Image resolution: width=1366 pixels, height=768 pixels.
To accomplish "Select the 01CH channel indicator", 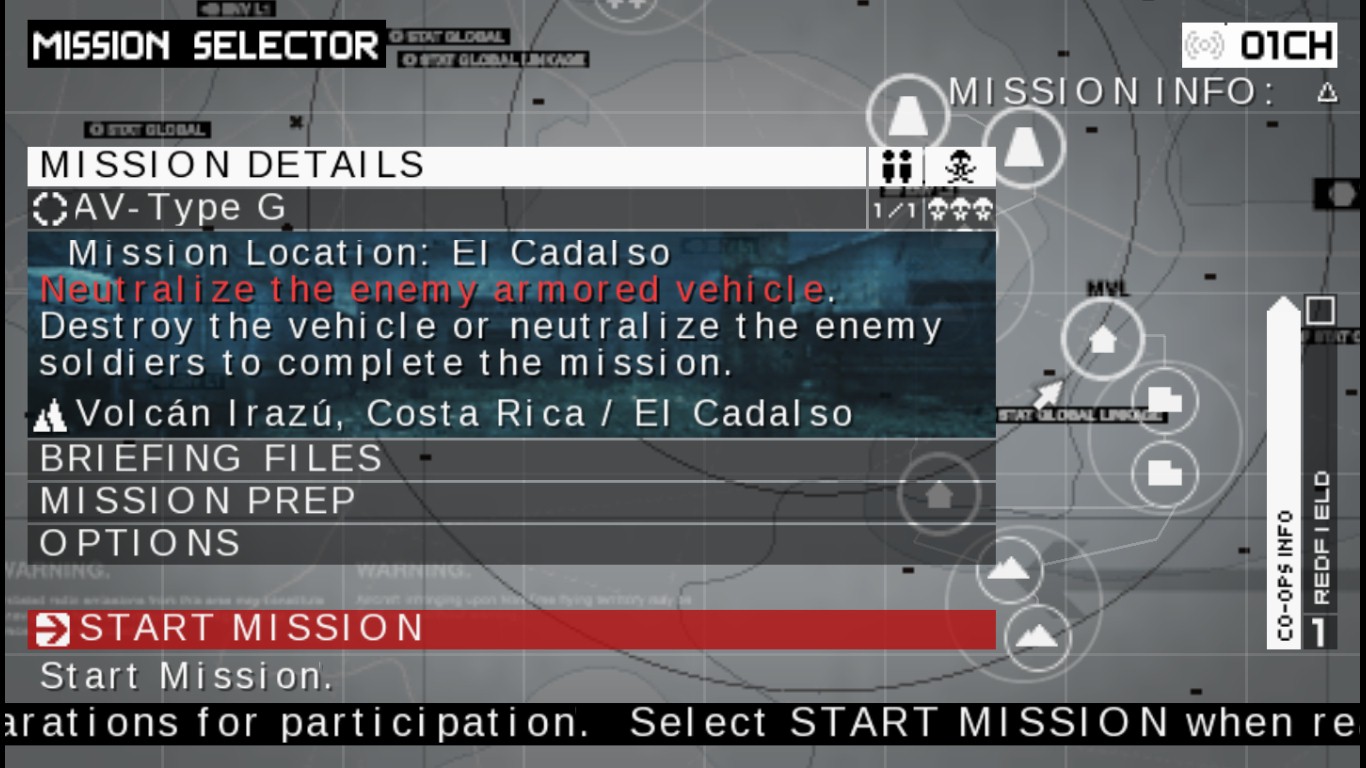I will [x=1259, y=45].
